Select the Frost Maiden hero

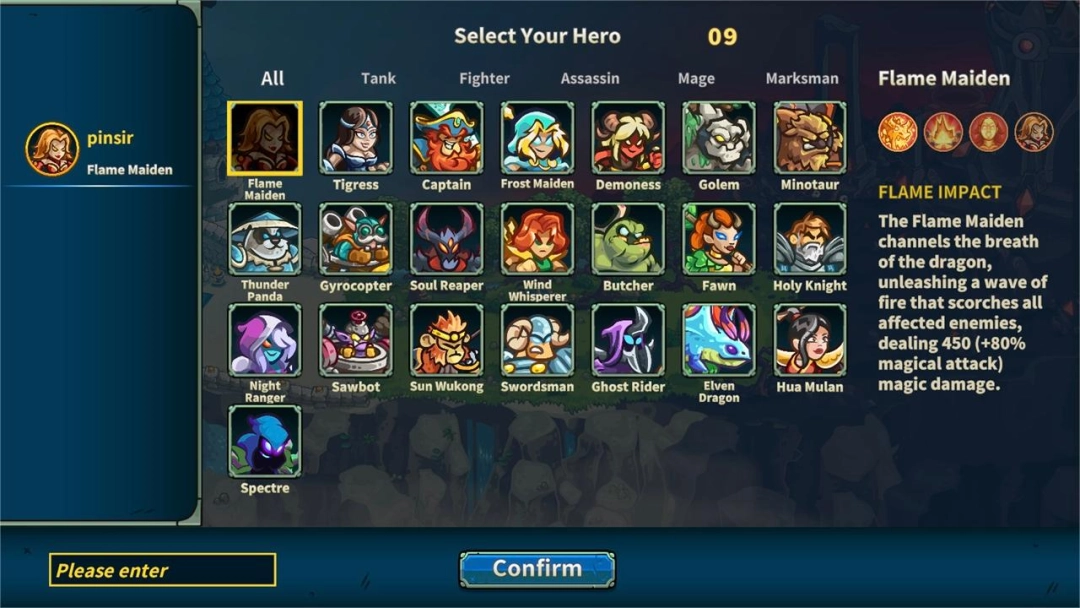[x=537, y=138]
